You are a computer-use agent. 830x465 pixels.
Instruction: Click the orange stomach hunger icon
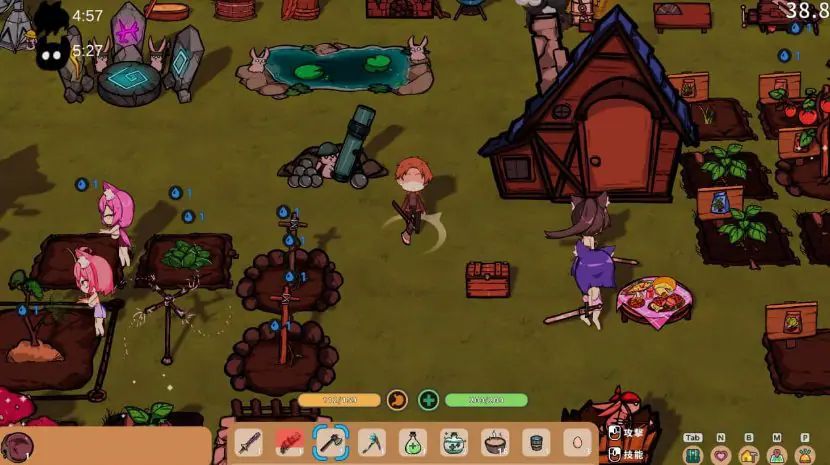tap(397, 400)
